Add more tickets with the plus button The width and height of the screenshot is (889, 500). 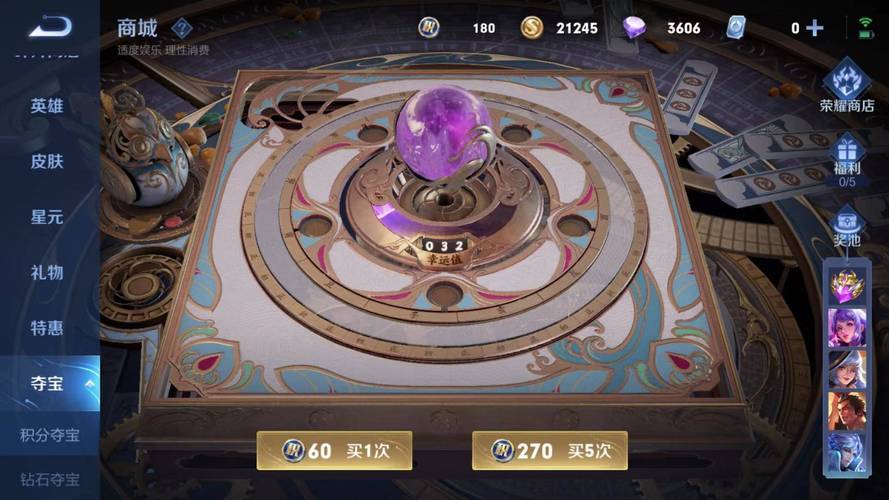pos(814,28)
